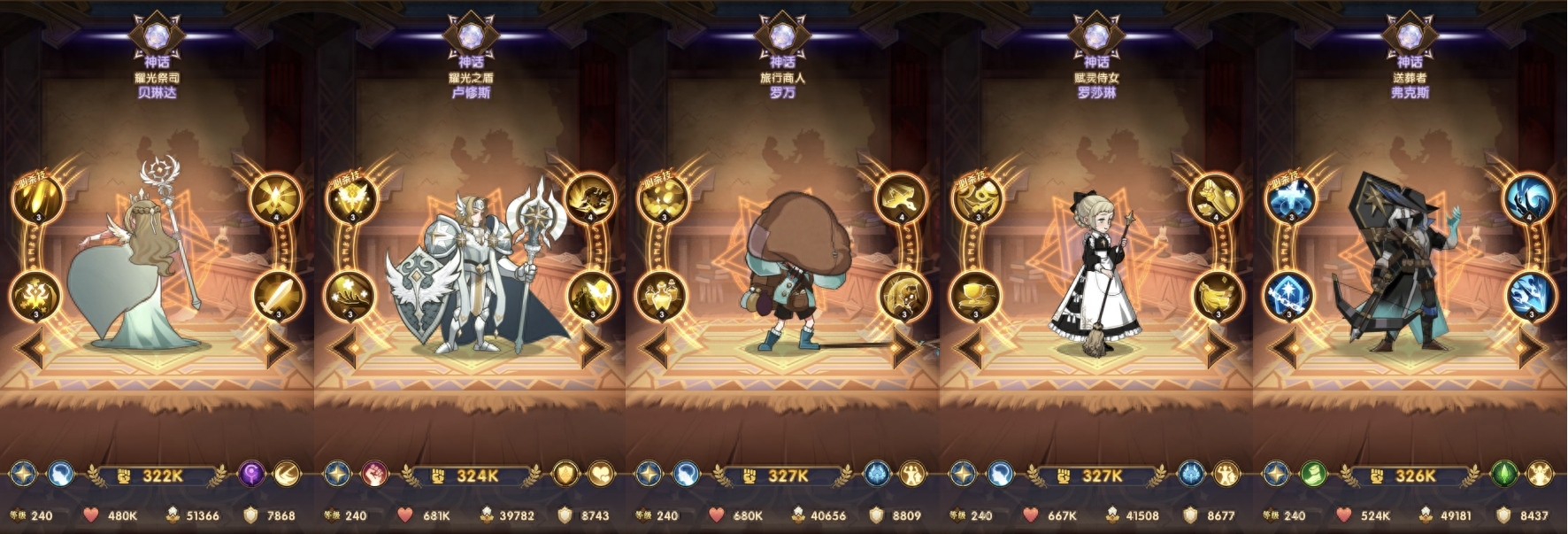Open Rowan's gold coins ultimate skill
The image size is (1568, 534).
tap(662, 198)
